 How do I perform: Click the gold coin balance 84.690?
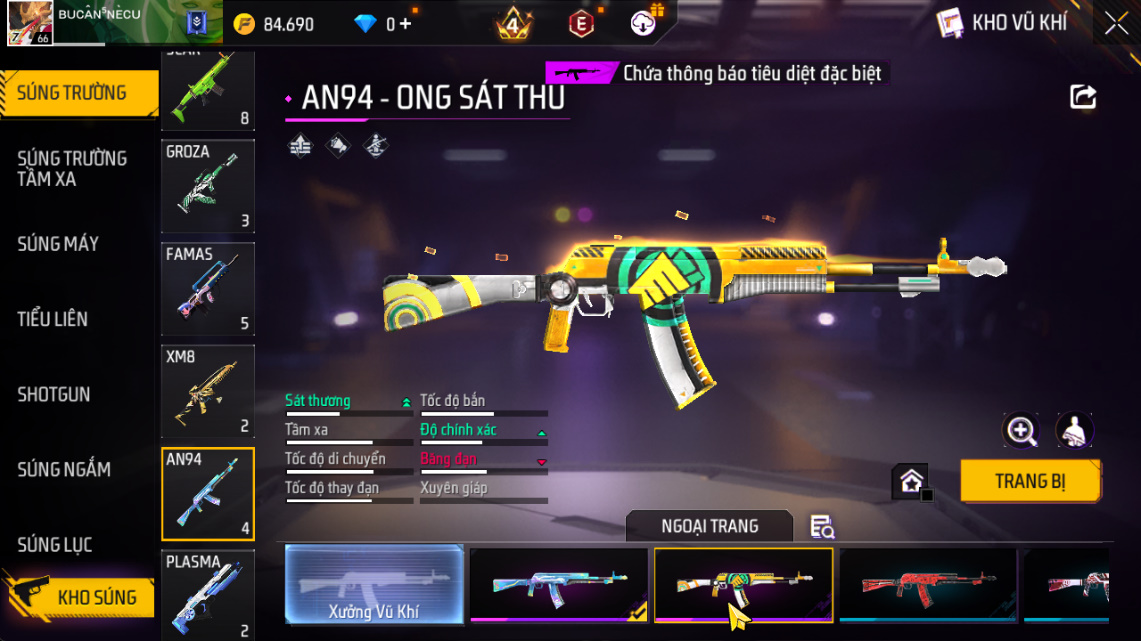(274, 24)
